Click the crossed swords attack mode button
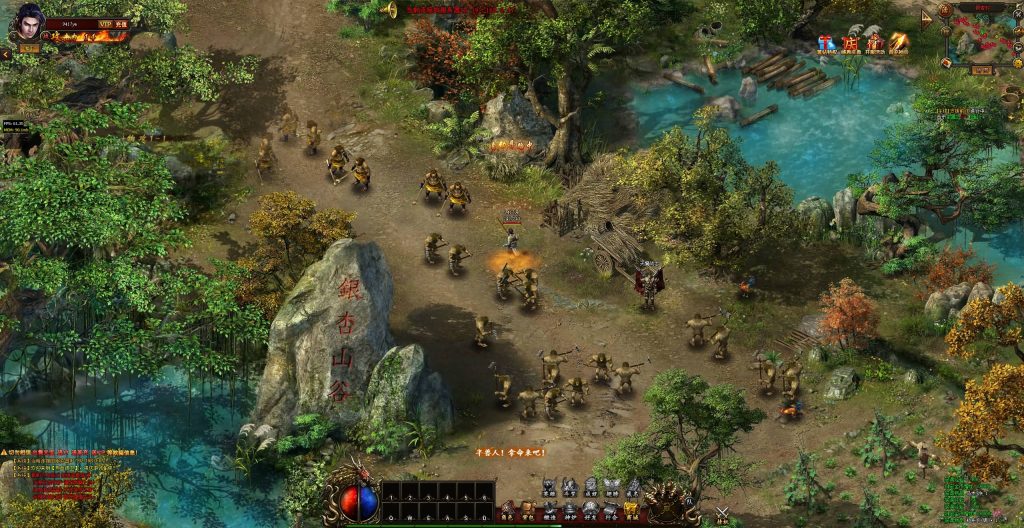This screenshot has width=1024, height=528. (x=722, y=515)
